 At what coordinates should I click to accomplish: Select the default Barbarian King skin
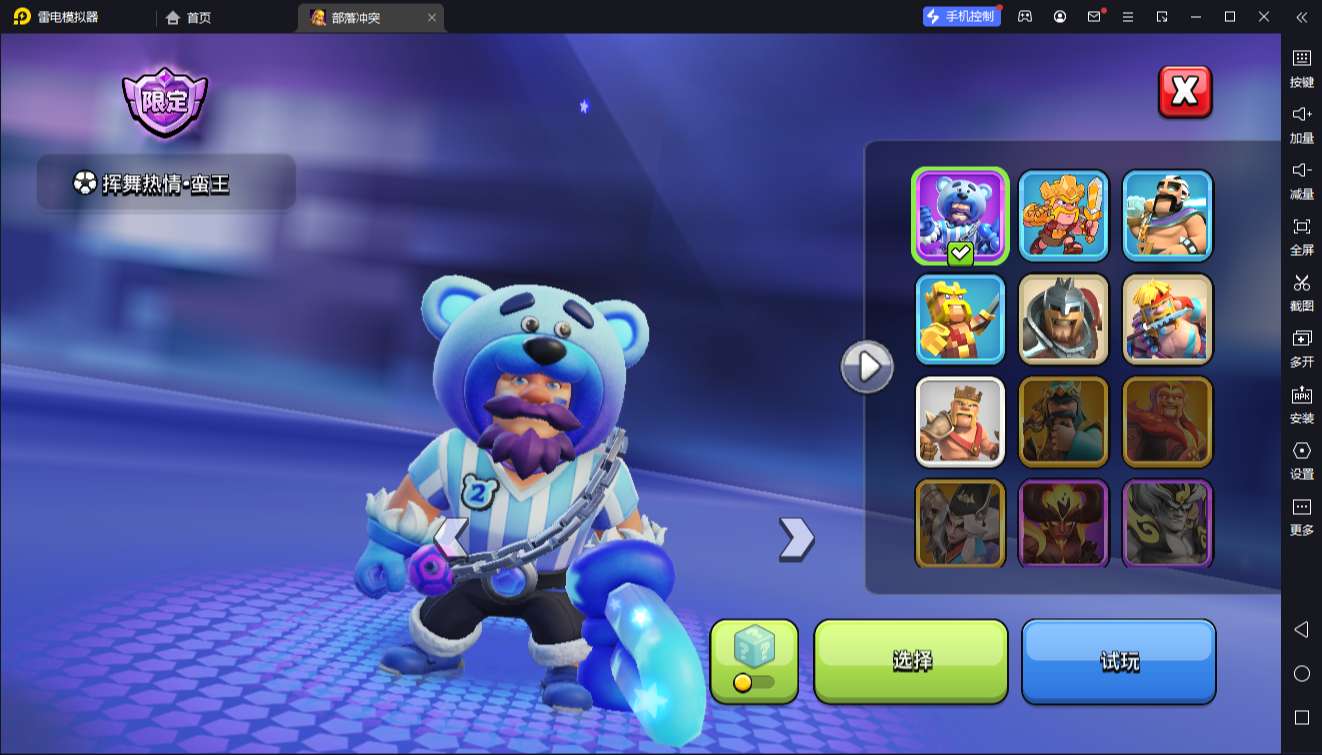pos(960,421)
